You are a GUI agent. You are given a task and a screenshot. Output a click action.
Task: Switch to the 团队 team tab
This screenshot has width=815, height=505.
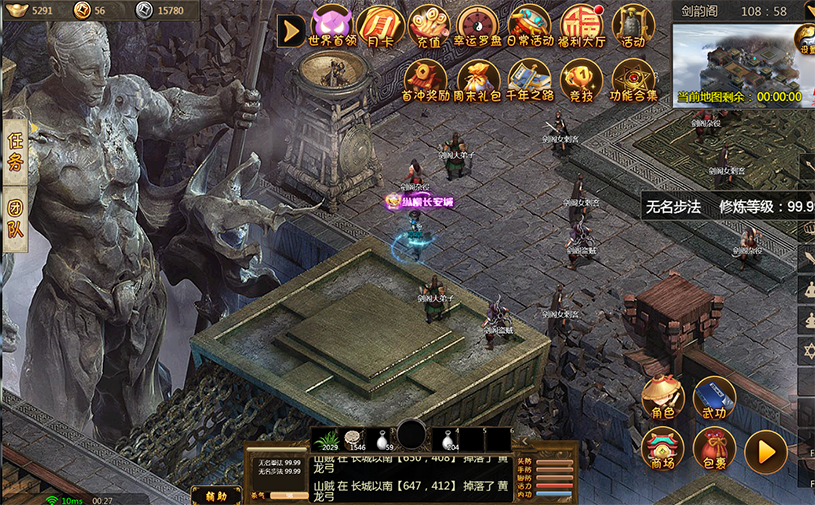tap(14, 221)
